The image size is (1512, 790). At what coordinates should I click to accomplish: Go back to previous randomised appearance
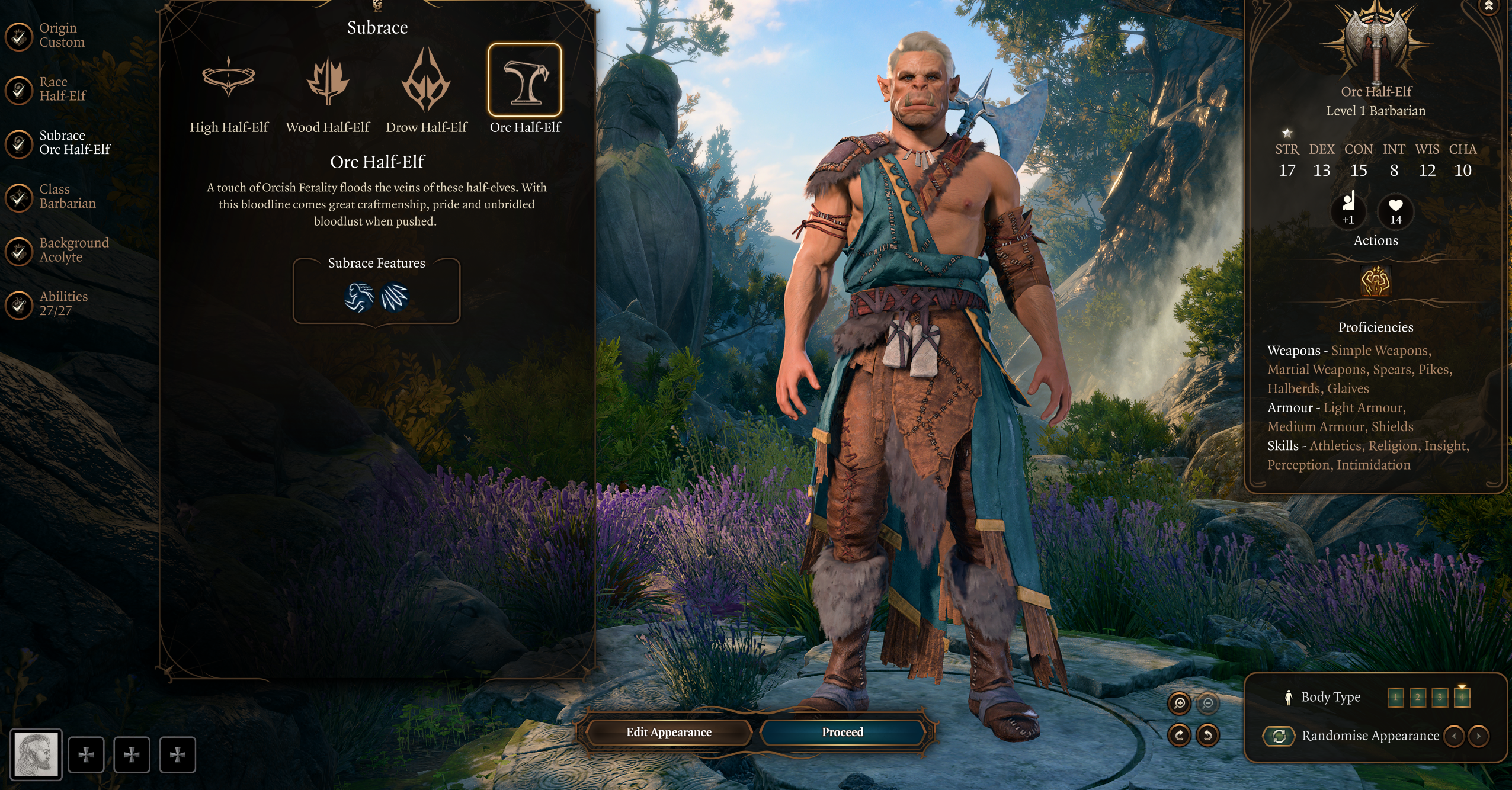tap(1455, 736)
